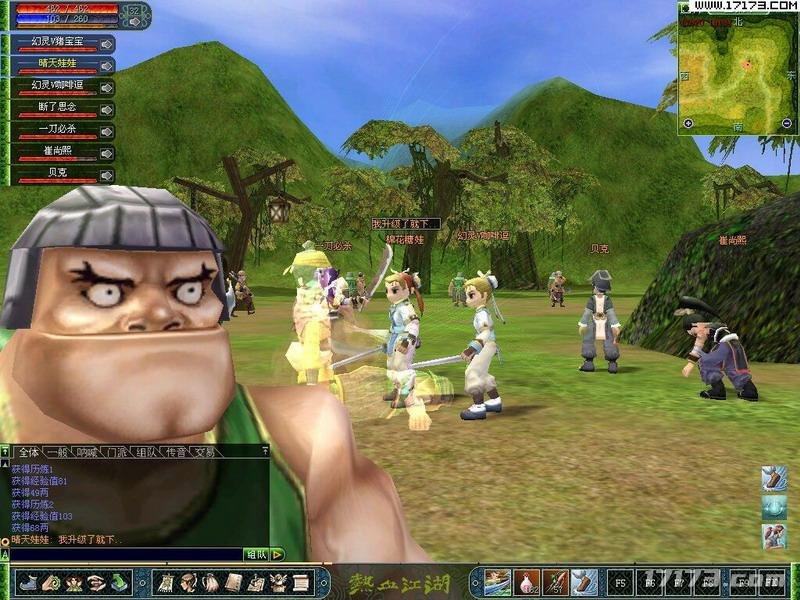Open the book icon menu button
The image size is (800, 600).
(234, 580)
